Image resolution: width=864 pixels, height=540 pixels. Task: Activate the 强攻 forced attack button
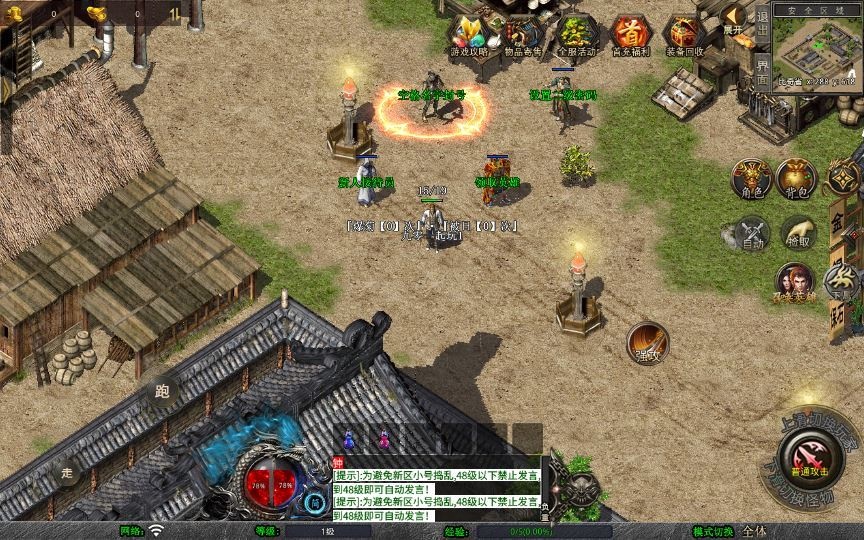tap(647, 343)
